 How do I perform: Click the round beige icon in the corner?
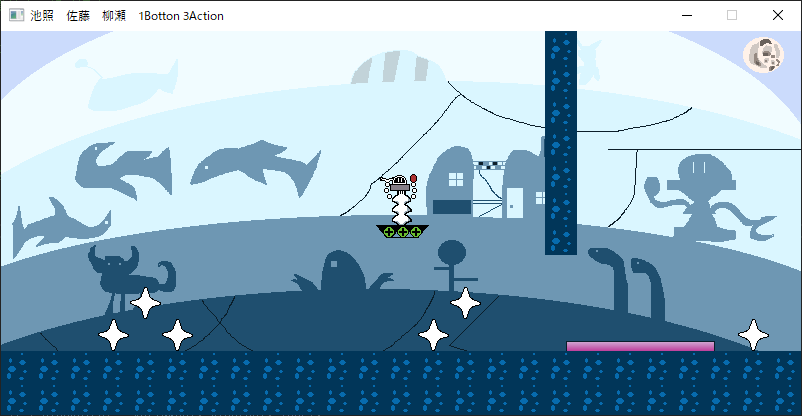pos(763,55)
